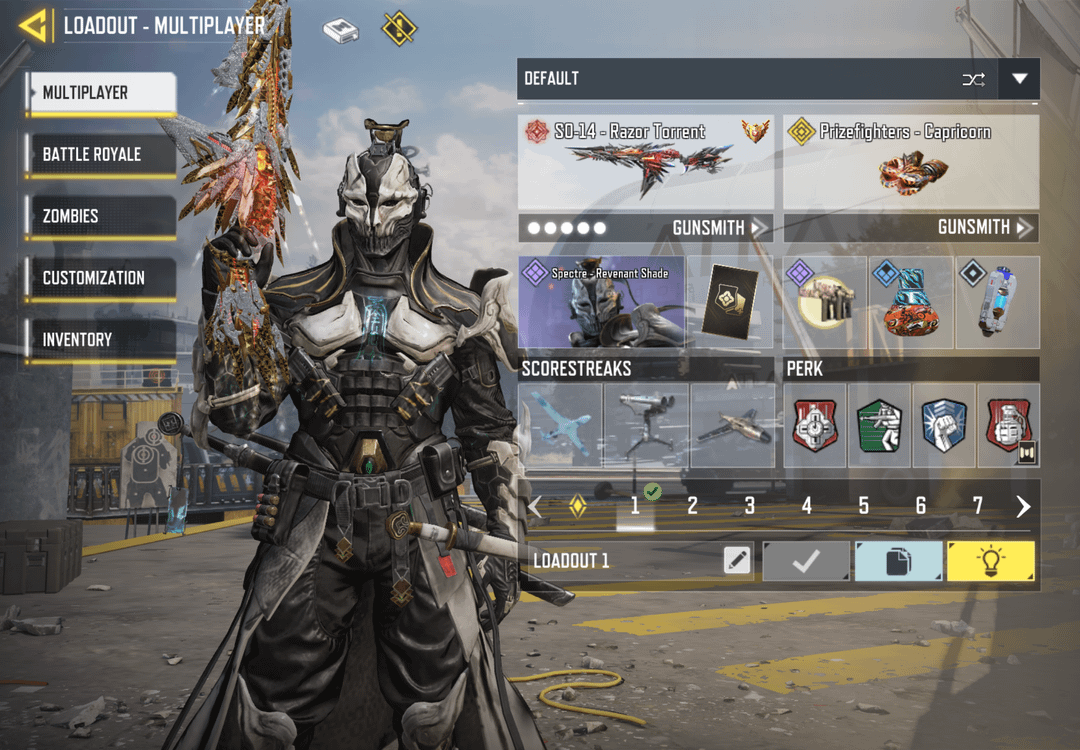This screenshot has height=750, width=1080.
Task: Pick the green perk icon
Action: (879, 425)
